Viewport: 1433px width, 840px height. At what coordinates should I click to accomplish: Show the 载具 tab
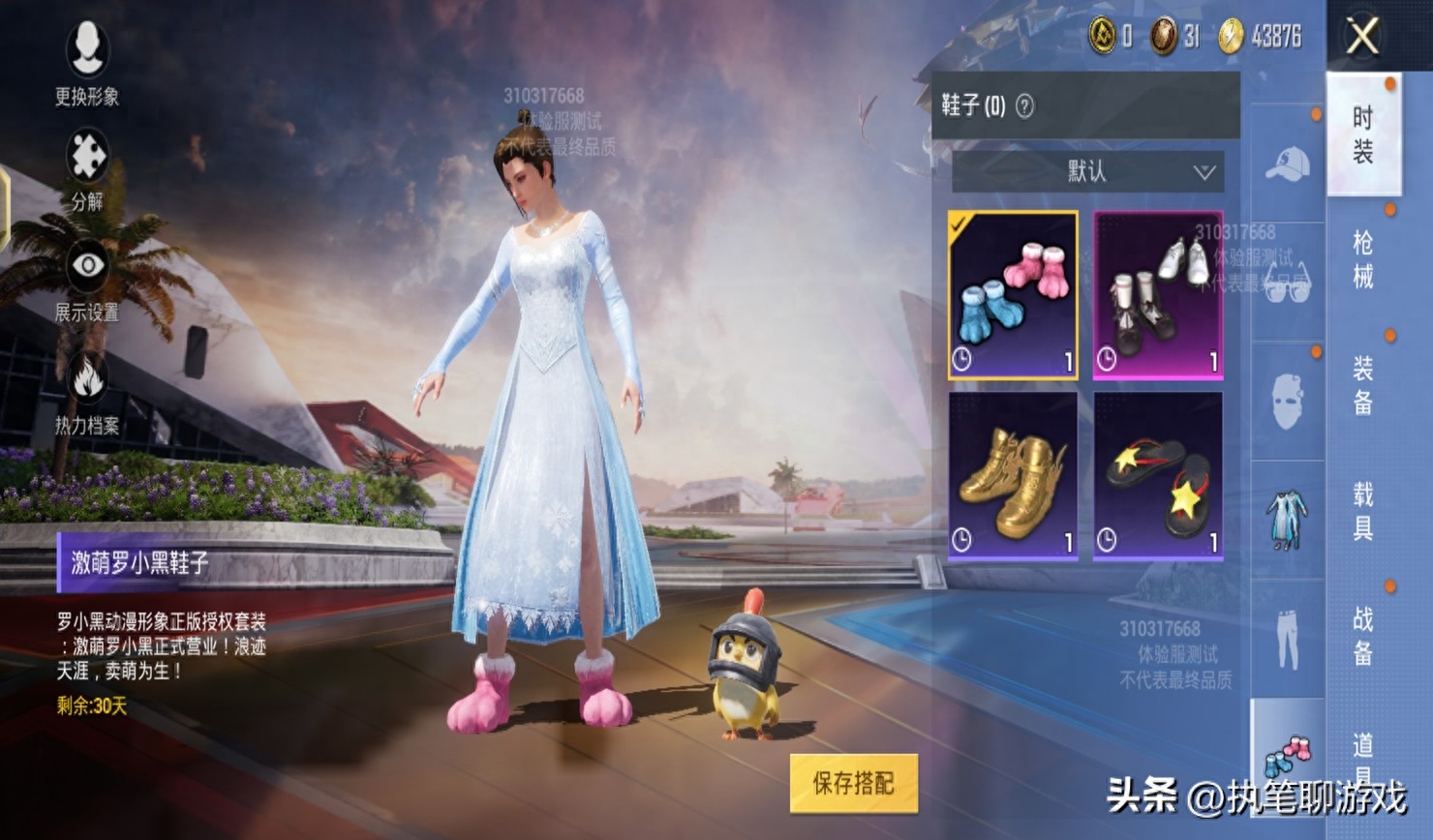click(1363, 510)
